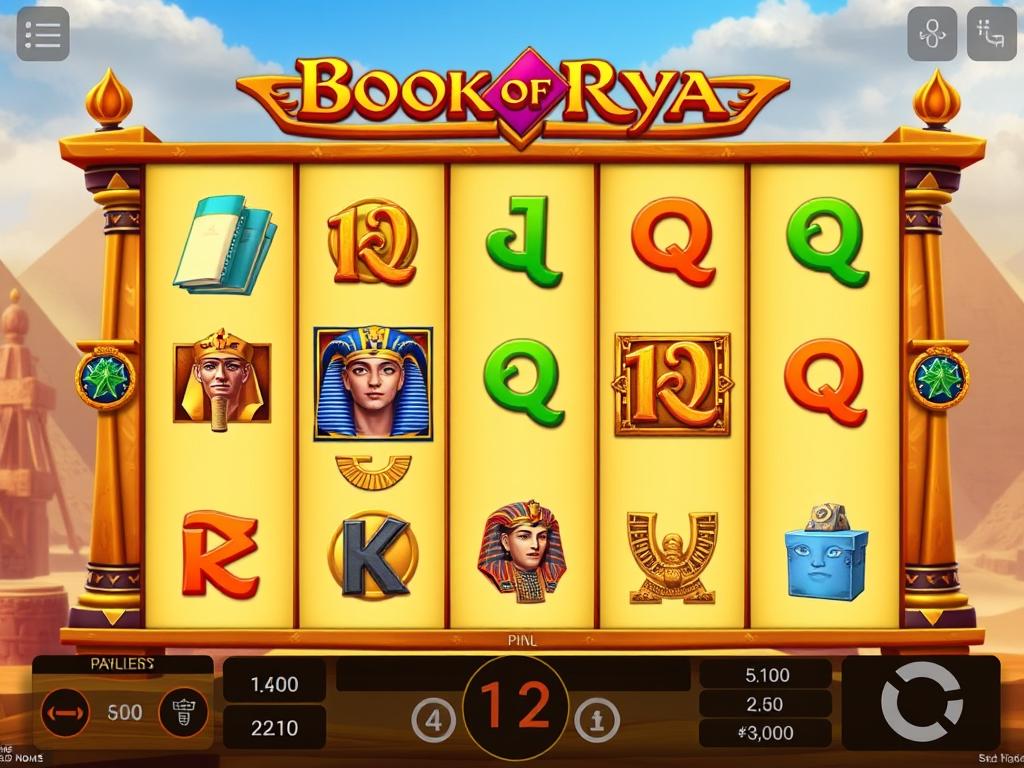Screen dimensions: 1024x768
Task: Click the top-right icon left of the corner
Action: tap(932, 34)
